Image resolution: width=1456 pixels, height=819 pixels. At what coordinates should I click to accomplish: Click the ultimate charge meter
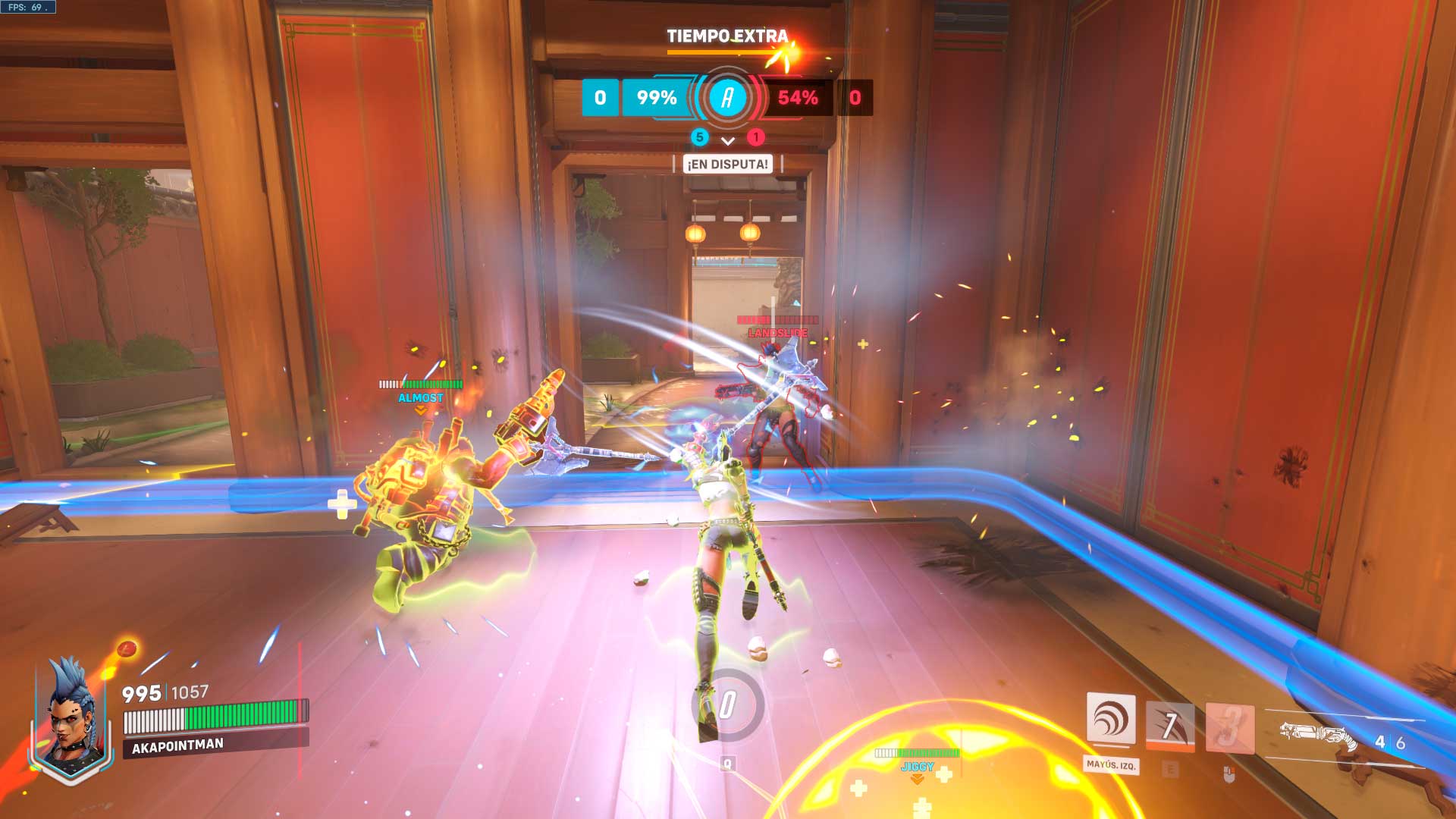tap(727, 705)
